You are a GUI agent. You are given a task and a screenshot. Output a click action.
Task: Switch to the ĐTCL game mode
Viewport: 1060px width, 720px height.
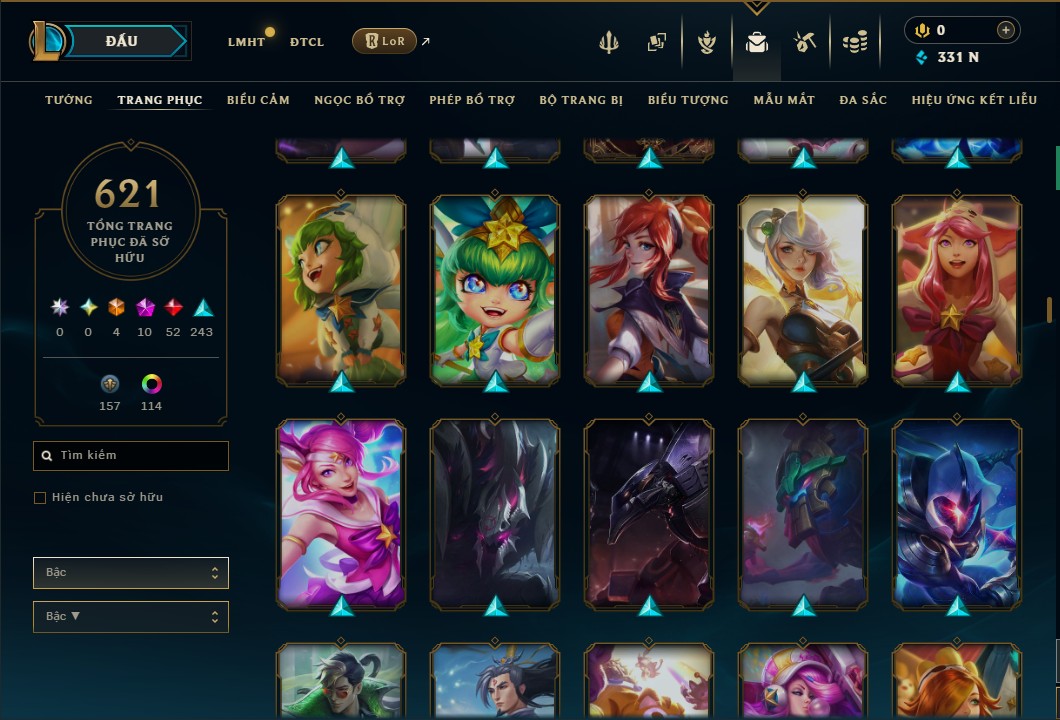point(307,42)
